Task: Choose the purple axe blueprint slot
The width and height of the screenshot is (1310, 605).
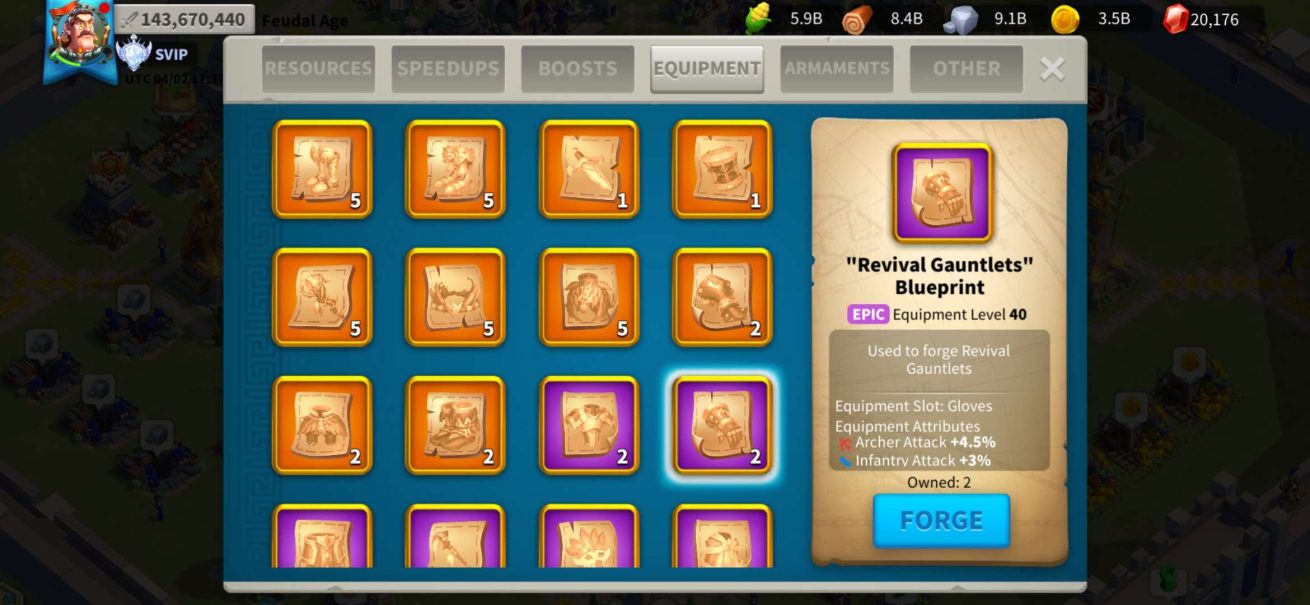Action: (455, 538)
